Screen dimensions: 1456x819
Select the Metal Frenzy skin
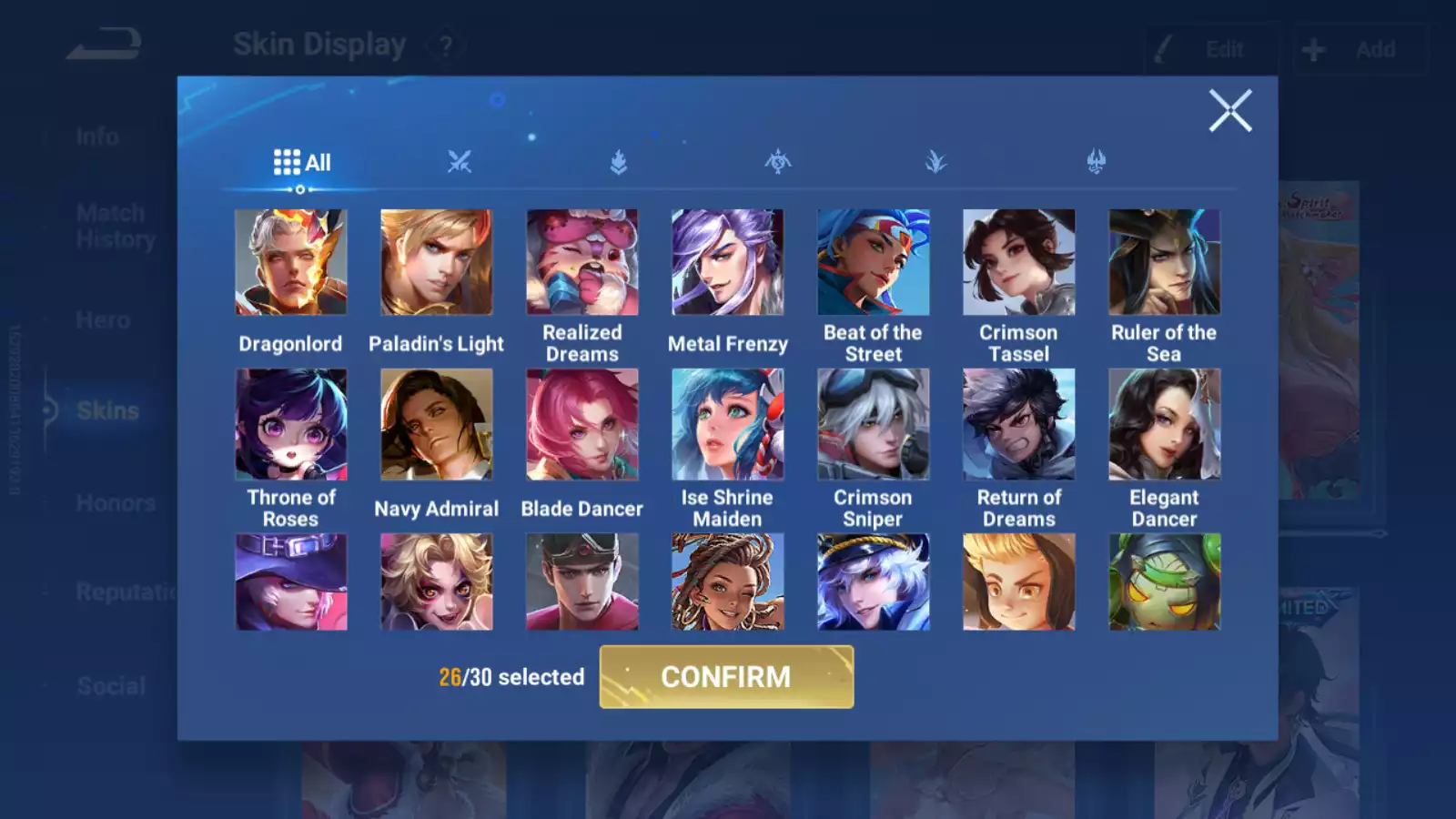pyautogui.click(x=728, y=262)
